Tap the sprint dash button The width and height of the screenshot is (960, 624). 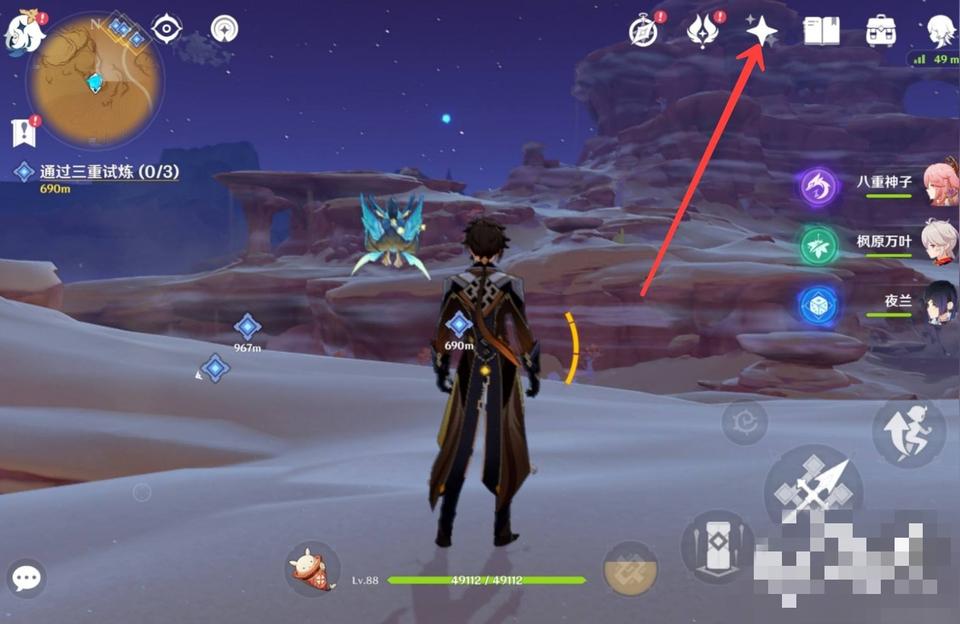pyautogui.click(x=907, y=432)
